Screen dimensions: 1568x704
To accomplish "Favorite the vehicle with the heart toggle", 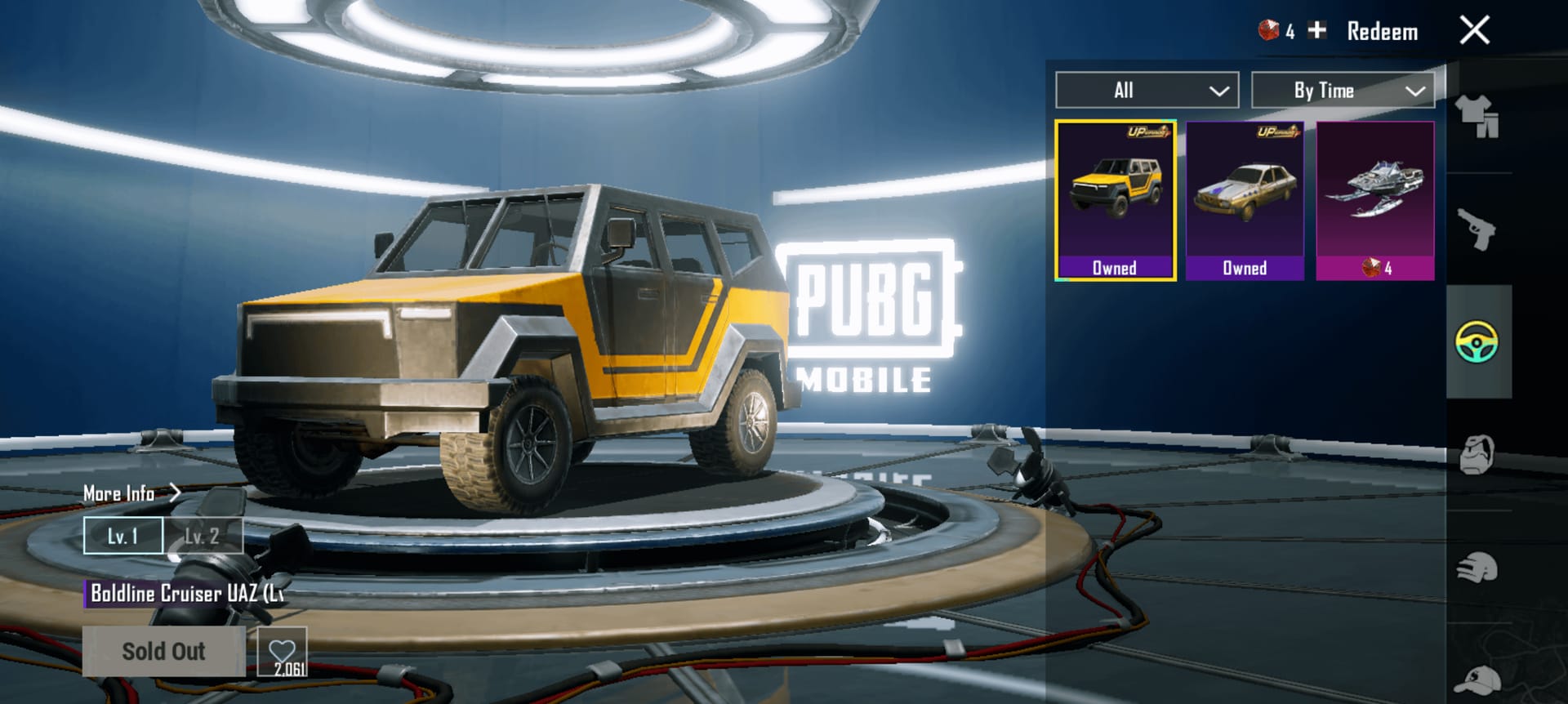I will click(x=283, y=651).
